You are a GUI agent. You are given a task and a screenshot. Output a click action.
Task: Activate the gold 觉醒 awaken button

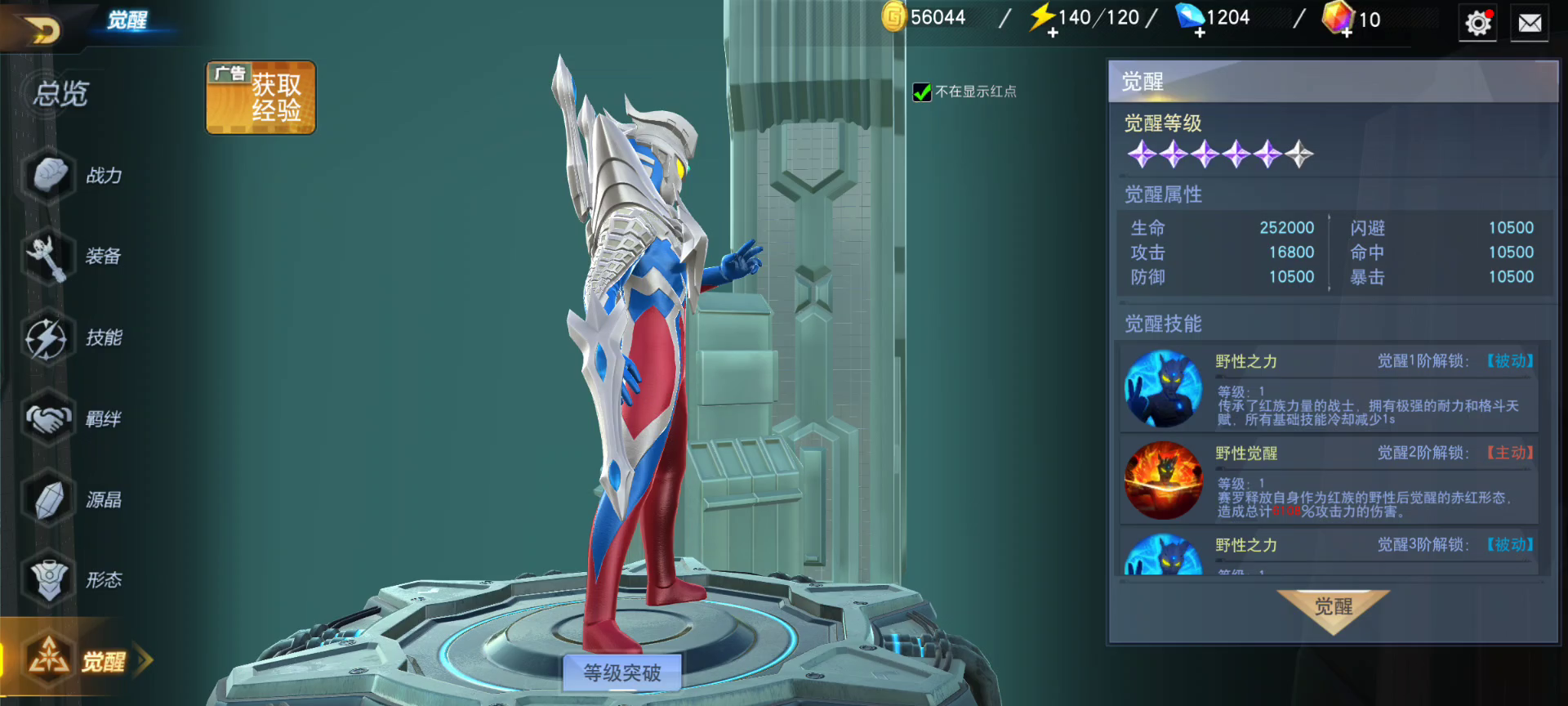click(1333, 609)
